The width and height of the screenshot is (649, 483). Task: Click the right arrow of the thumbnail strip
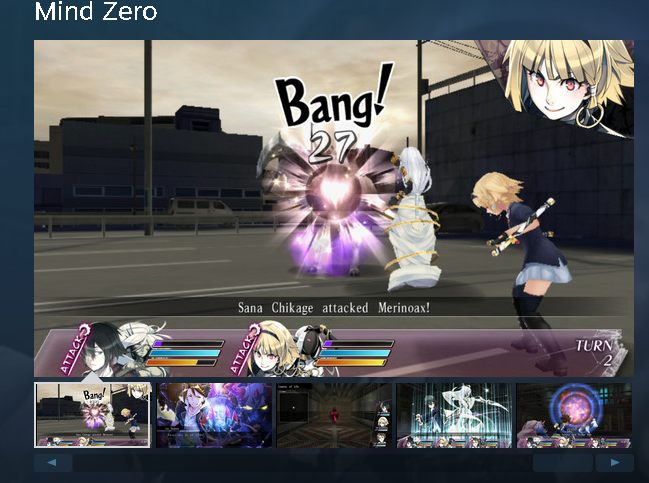(614, 463)
